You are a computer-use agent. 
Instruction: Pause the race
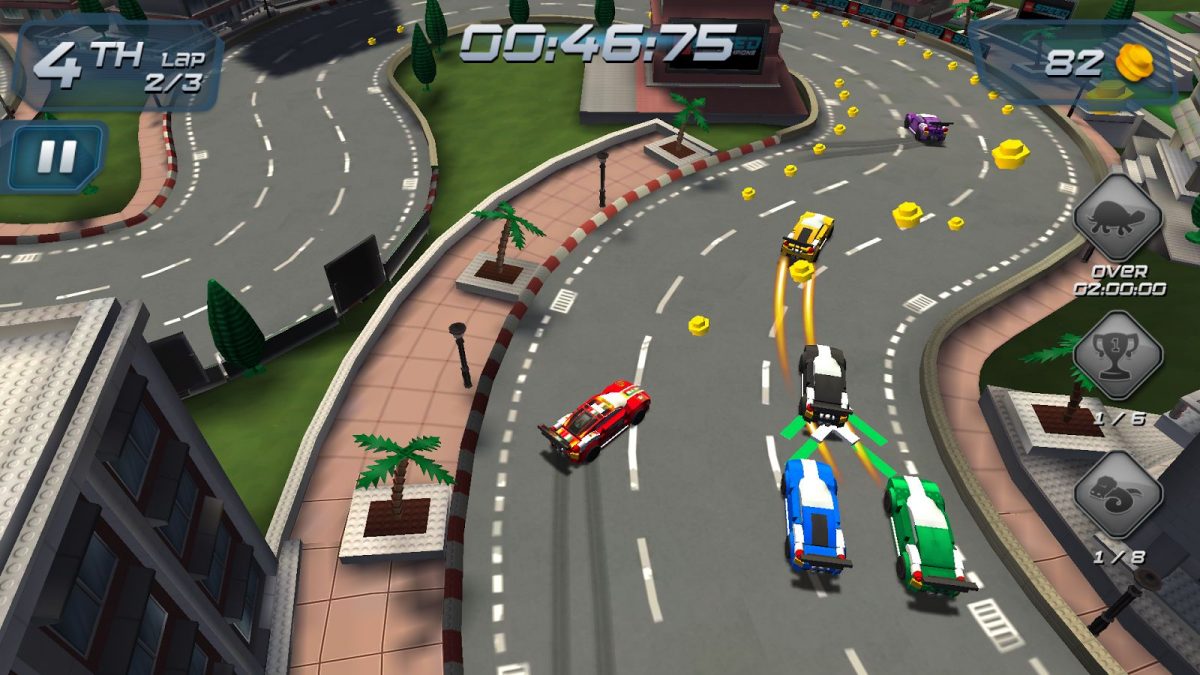point(57,155)
